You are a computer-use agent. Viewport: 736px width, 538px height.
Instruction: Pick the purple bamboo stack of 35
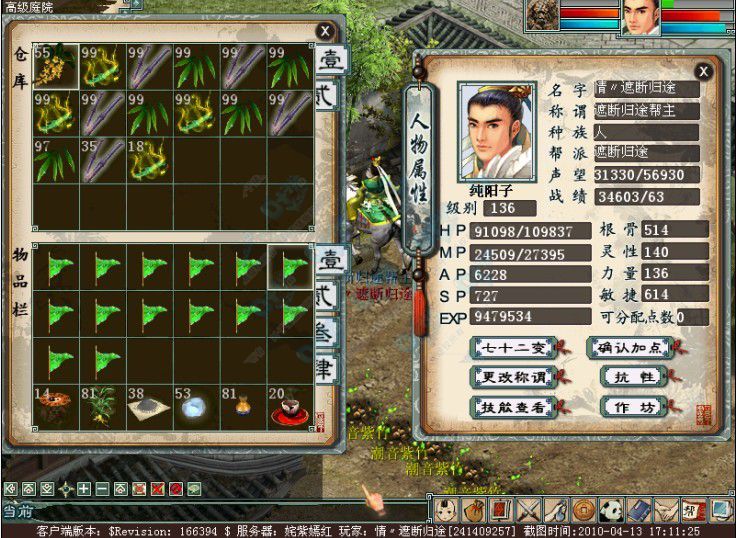[102, 160]
